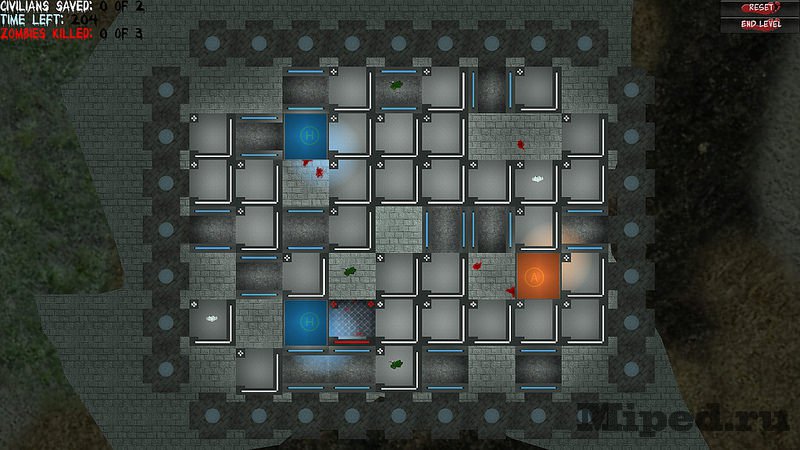
Task: Select the orange A tile
Action: (x=536, y=274)
